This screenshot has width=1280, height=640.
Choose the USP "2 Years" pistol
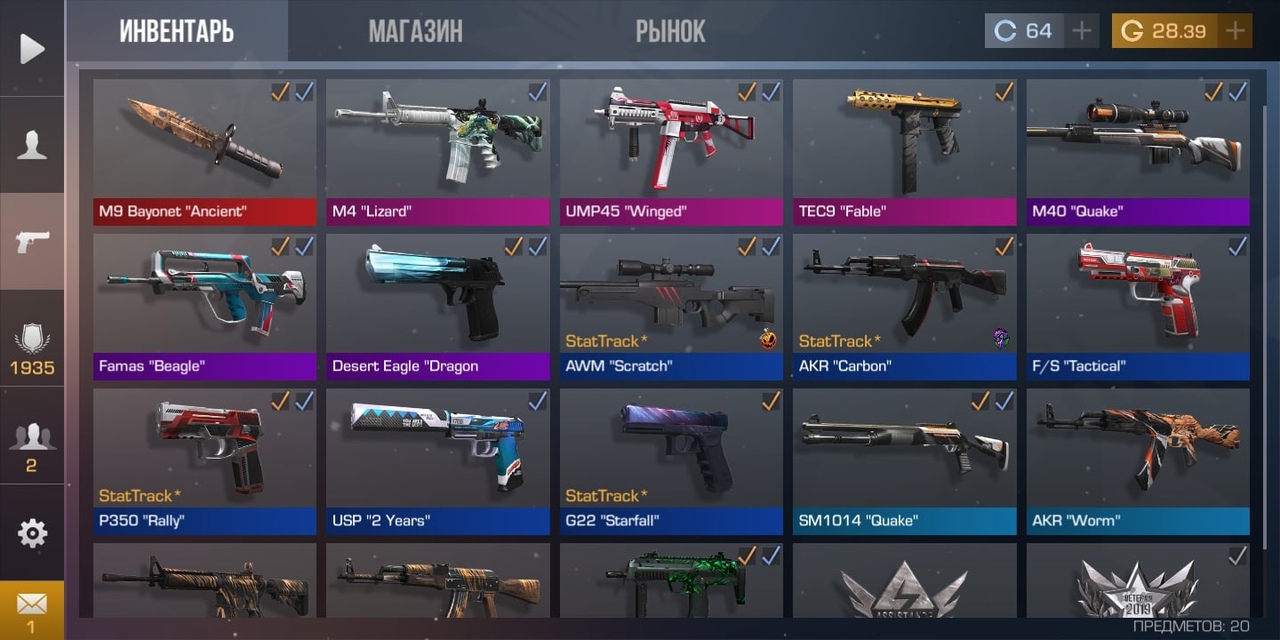437,460
